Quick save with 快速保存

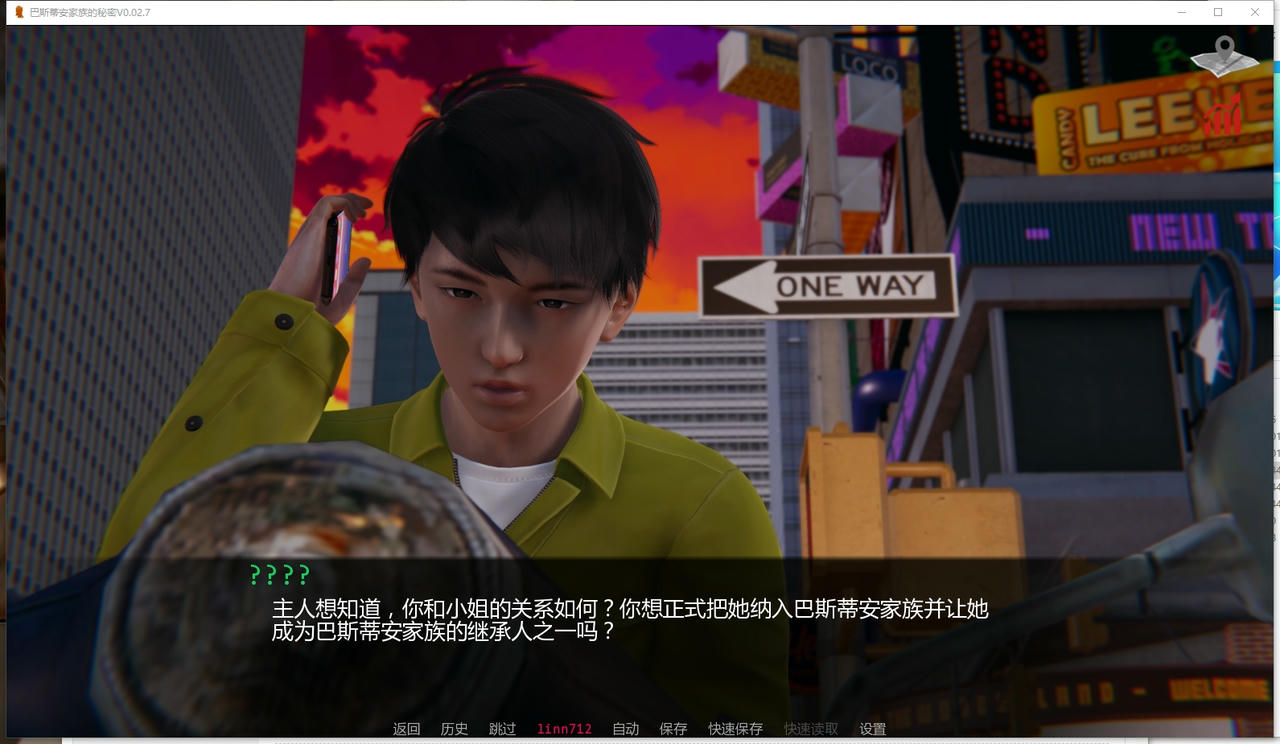[x=735, y=729]
